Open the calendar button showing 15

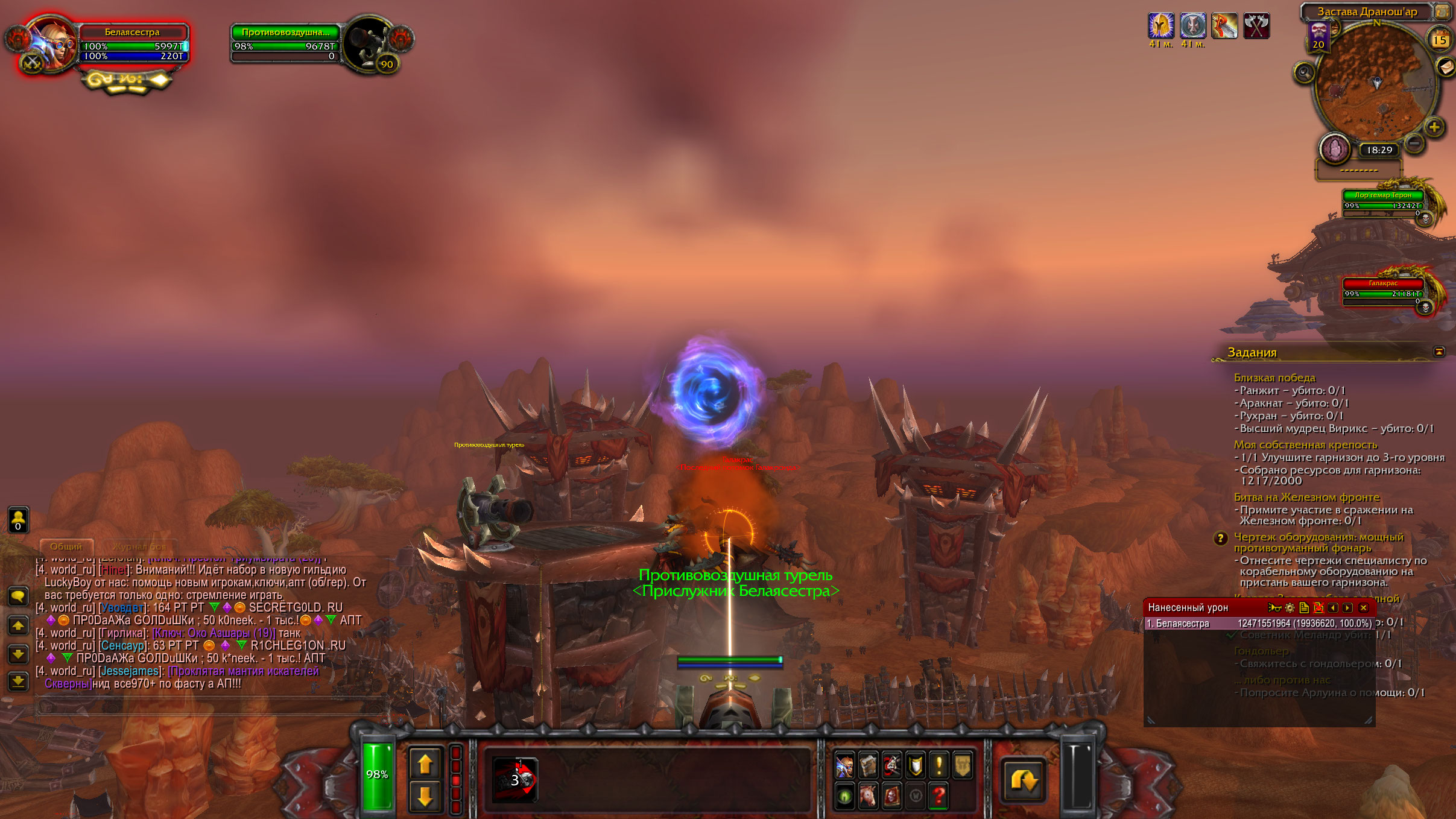coord(1440,40)
